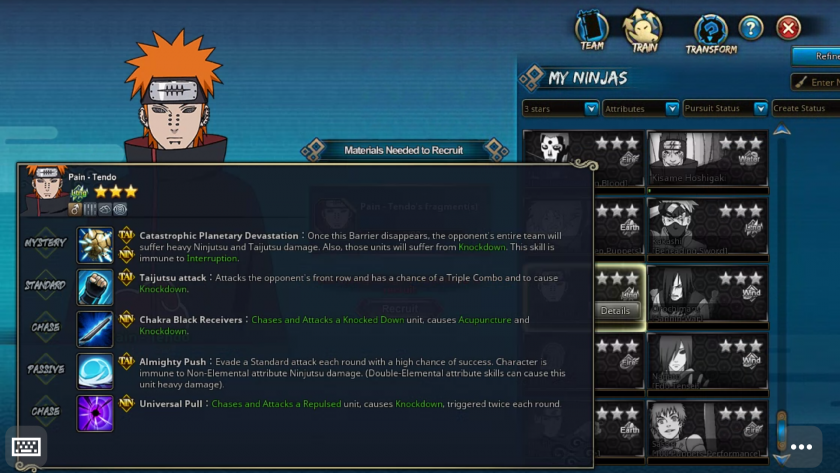The height and width of the screenshot is (473, 840).
Task: Open the Pursuit Status dropdown
Action: pos(725,108)
